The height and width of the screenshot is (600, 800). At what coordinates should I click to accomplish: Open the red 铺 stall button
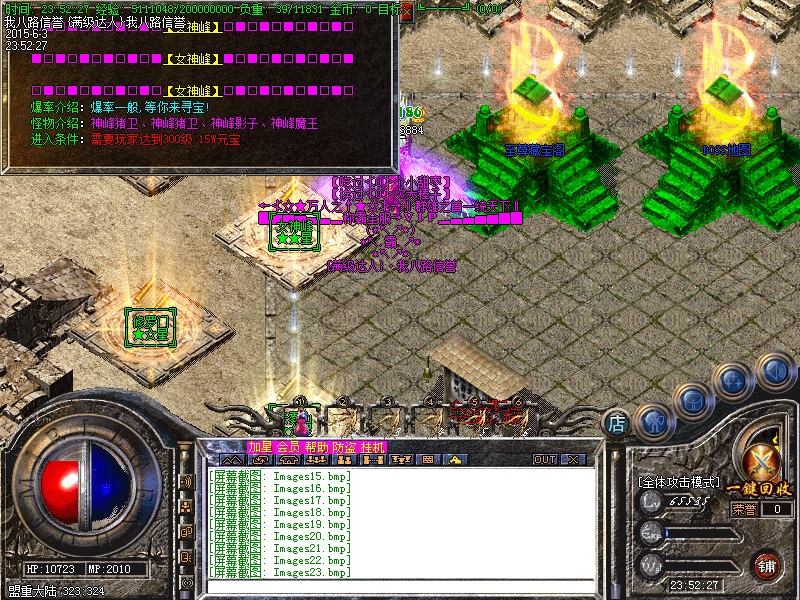[766, 565]
